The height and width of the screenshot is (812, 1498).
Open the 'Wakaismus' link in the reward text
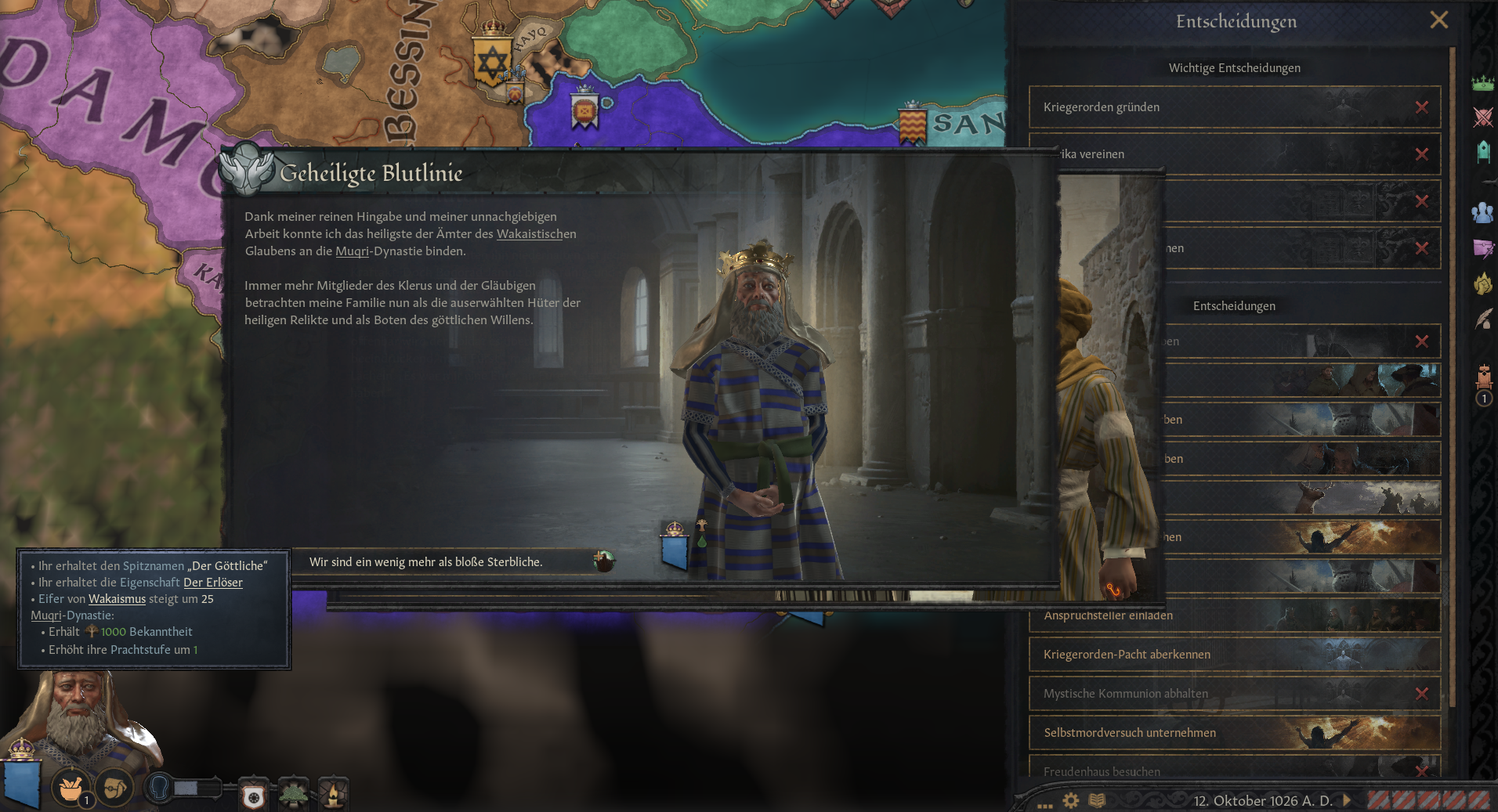pos(118,599)
